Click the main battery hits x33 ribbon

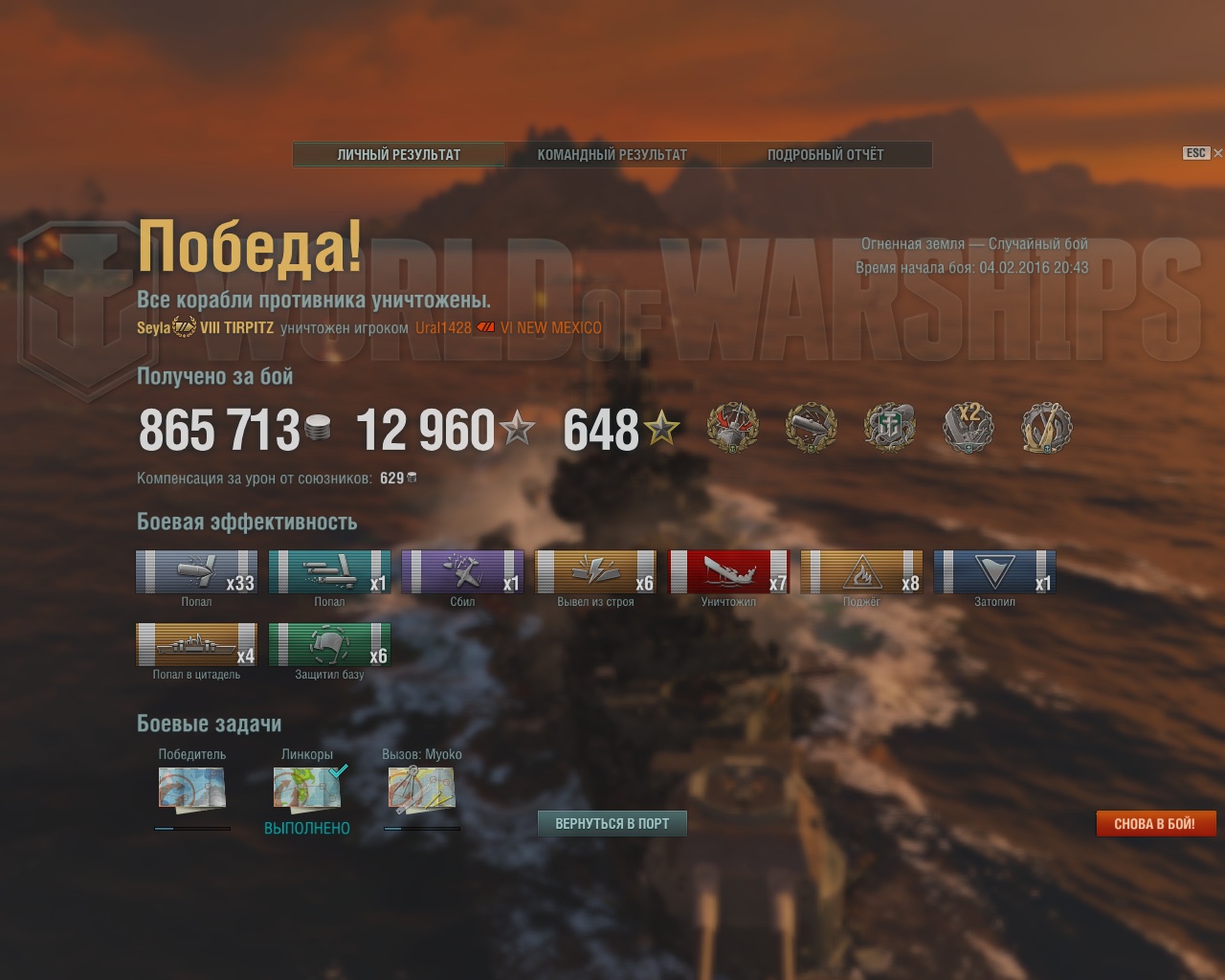pos(196,572)
